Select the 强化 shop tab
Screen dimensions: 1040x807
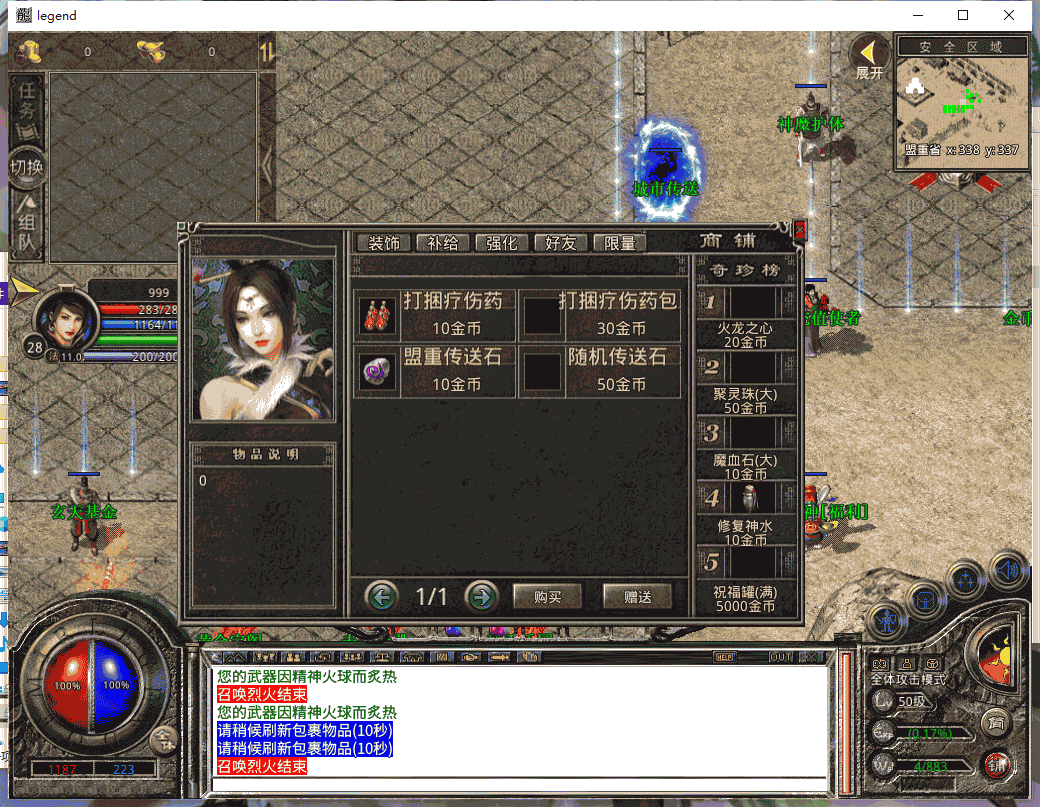(502, 243)
